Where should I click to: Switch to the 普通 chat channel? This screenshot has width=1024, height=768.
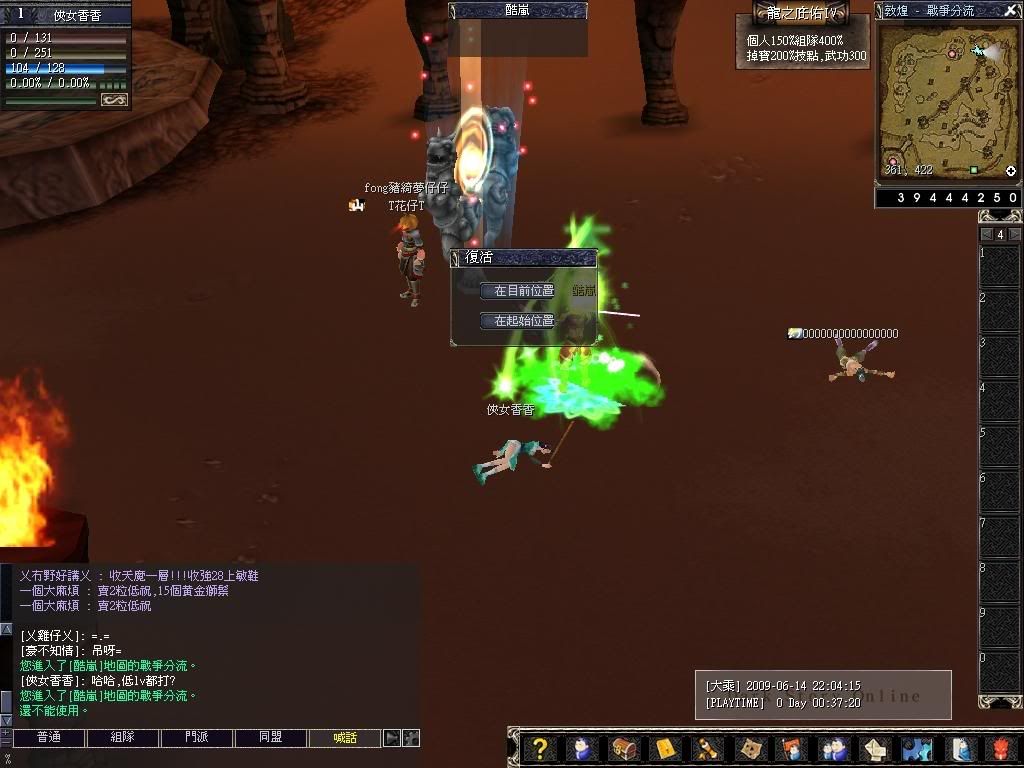(48, 738)
